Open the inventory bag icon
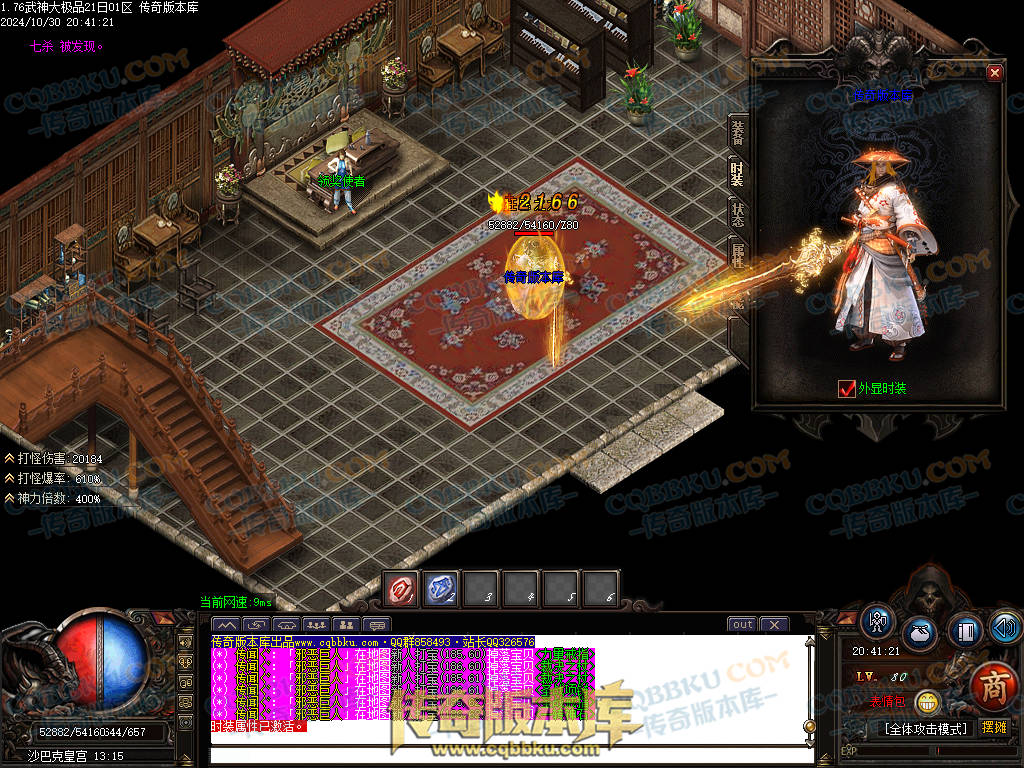 [920, 633]
